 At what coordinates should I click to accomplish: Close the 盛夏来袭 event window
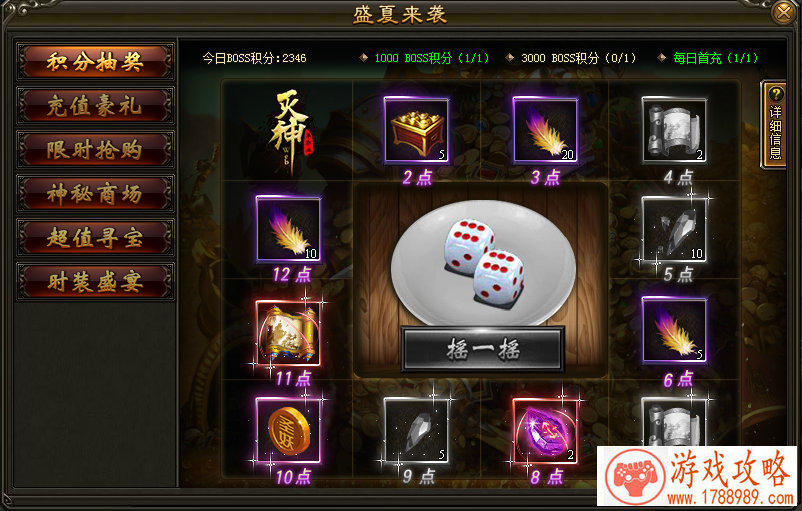click(x=785, y=12)
